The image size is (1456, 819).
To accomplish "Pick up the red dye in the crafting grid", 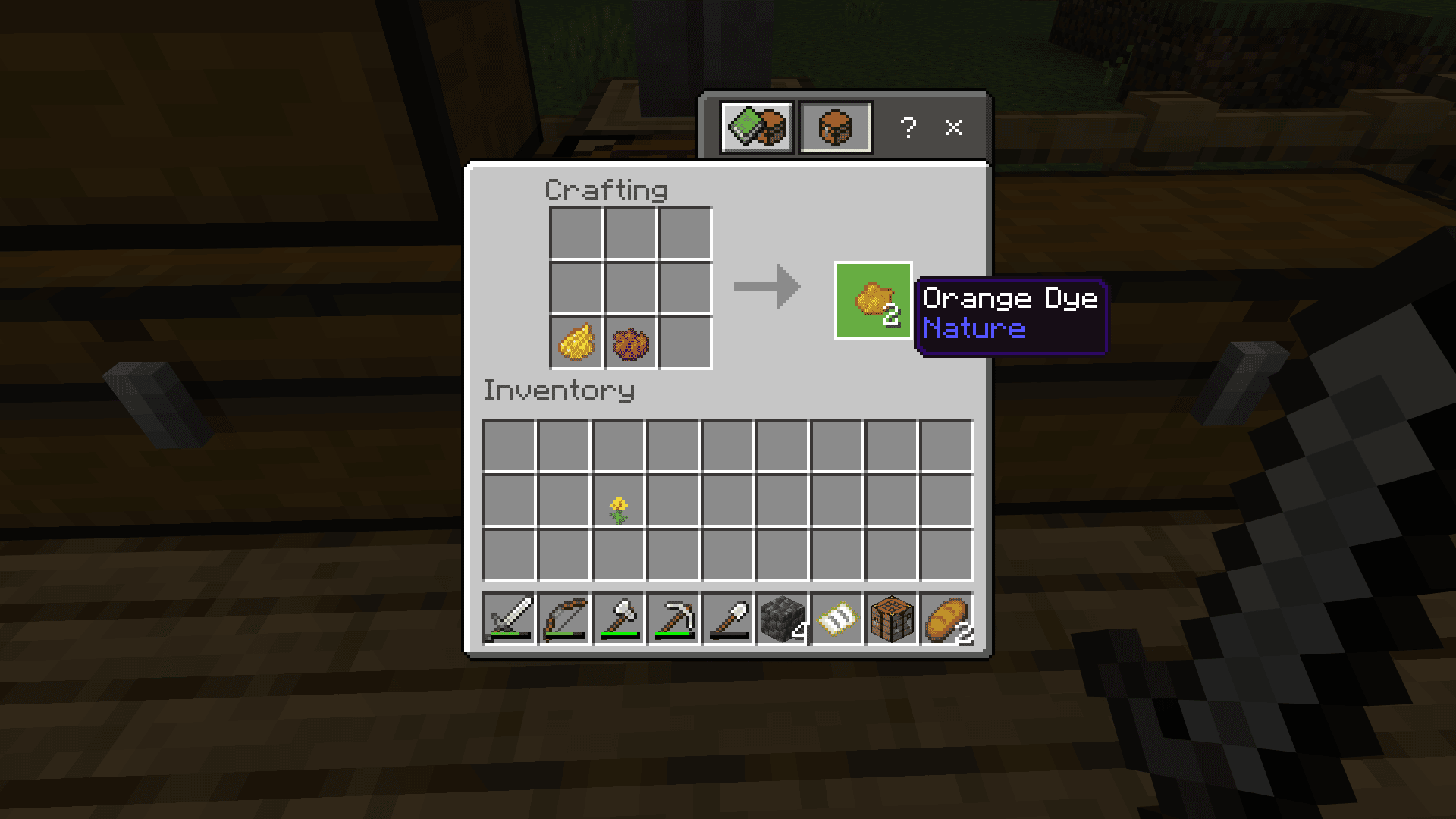I will click(x=630, y=342).
